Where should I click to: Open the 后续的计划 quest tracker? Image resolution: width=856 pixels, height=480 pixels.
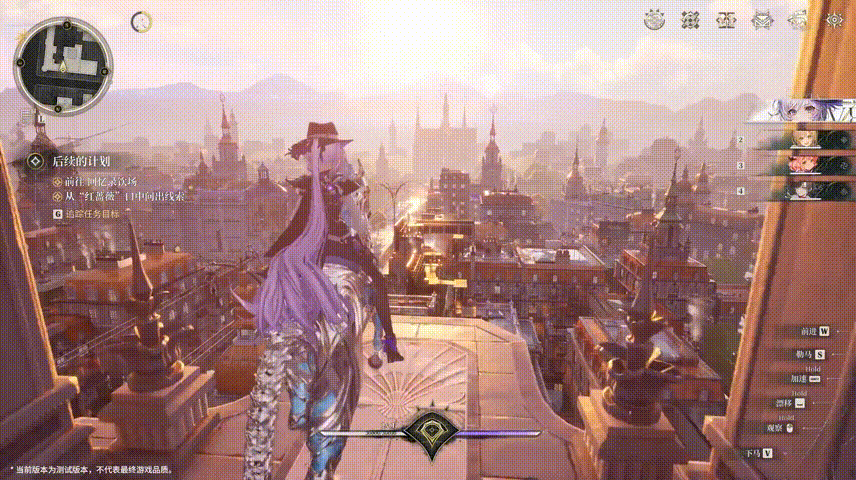81,160
